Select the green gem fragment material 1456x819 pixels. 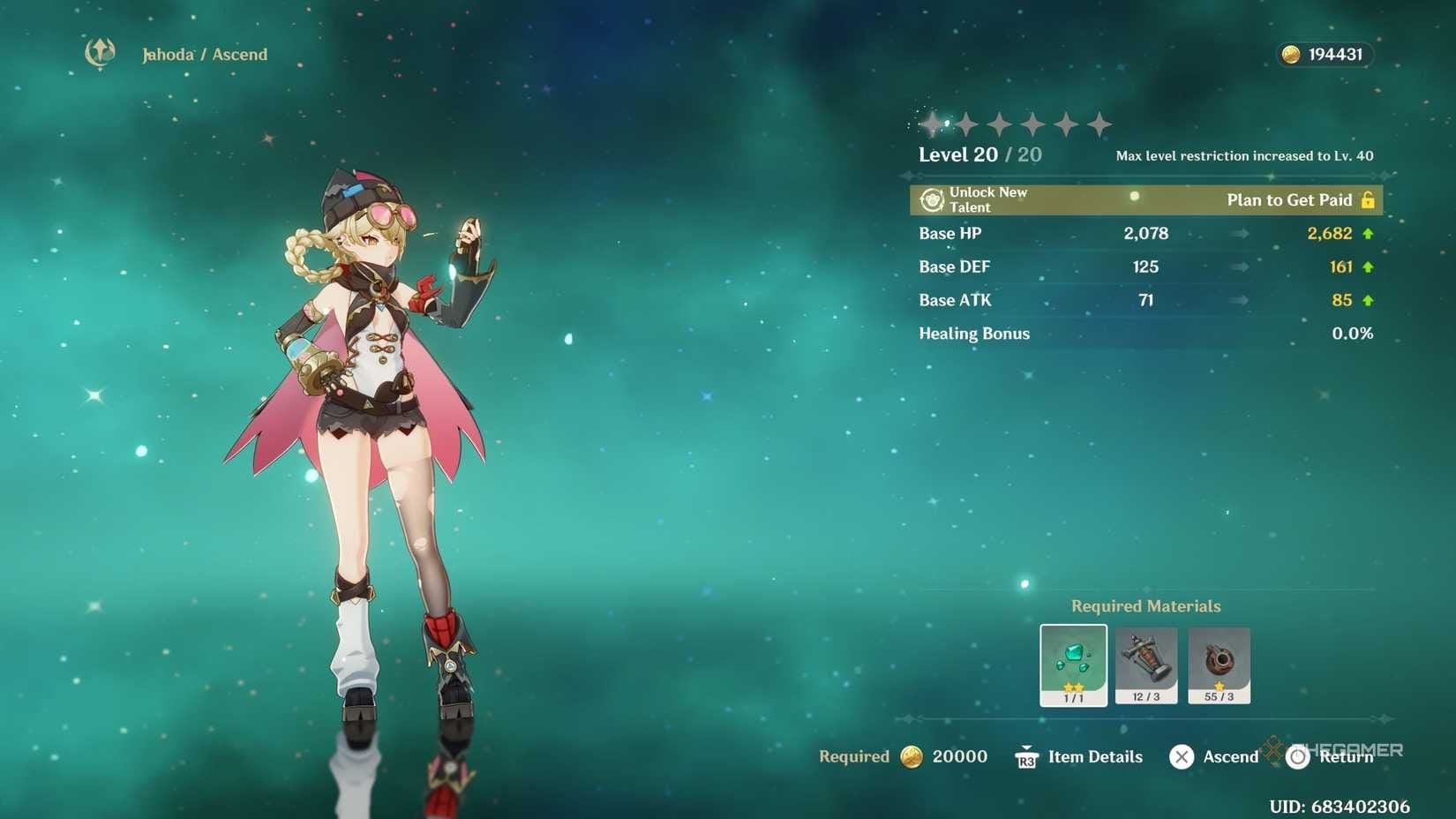point(1073,664)
